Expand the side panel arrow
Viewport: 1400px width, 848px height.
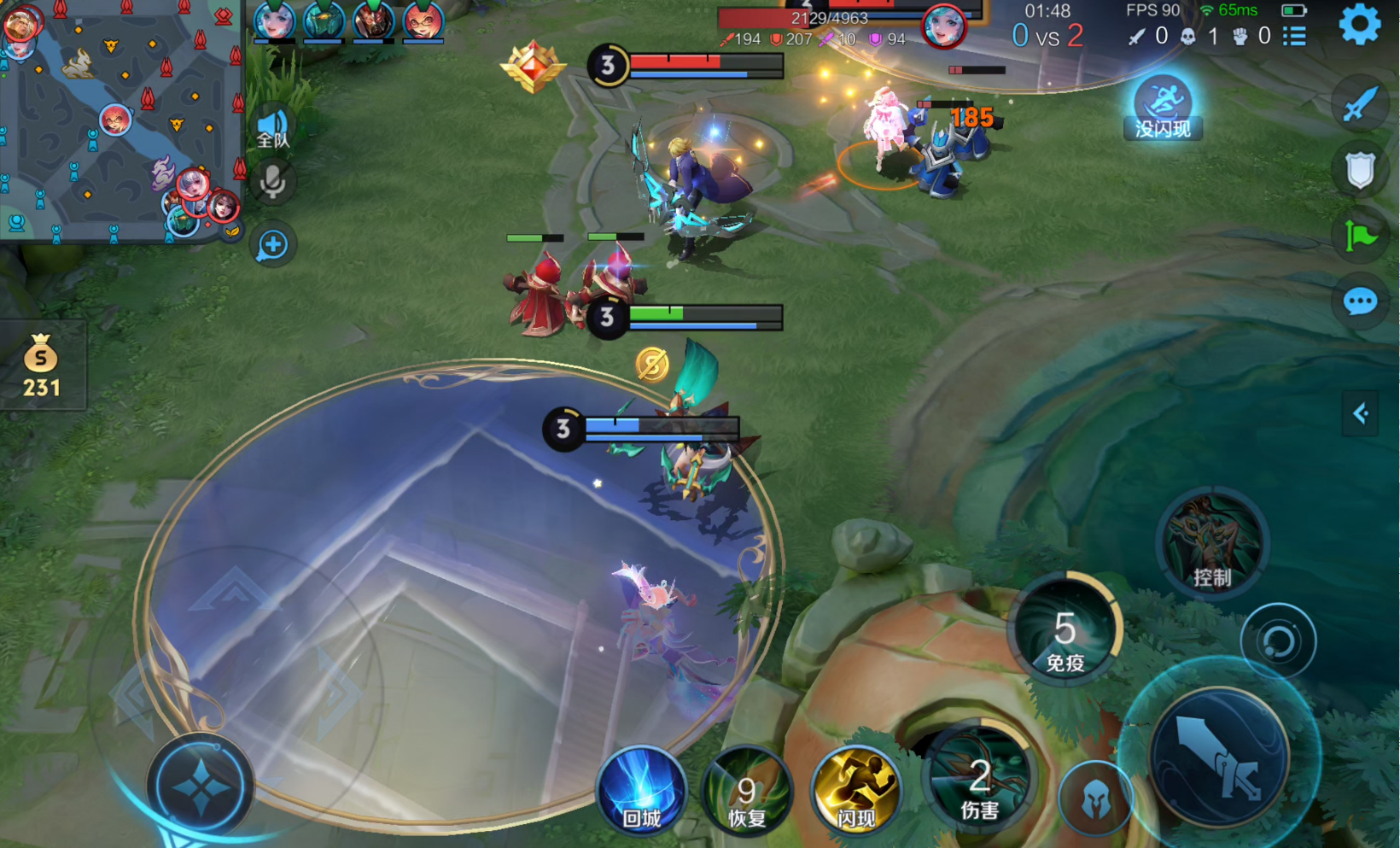tap(1361, 414)
